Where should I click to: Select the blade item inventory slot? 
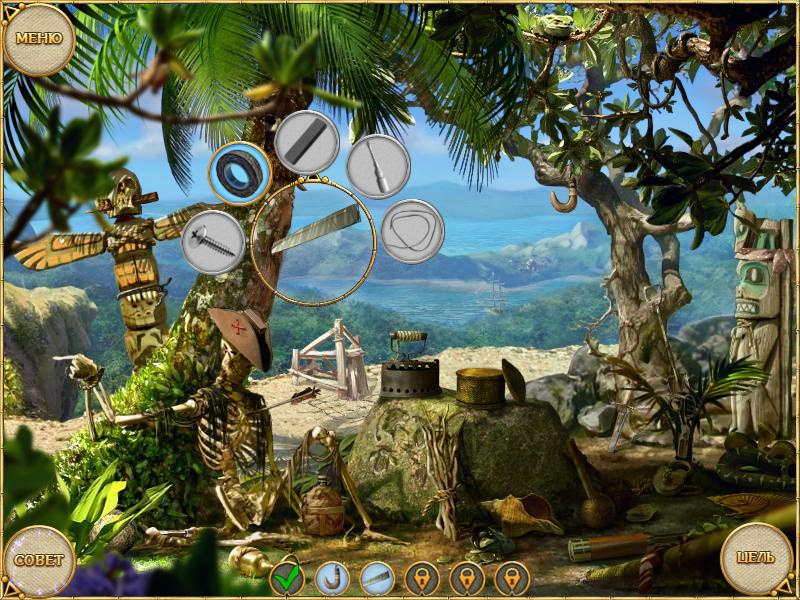[375, 578]
